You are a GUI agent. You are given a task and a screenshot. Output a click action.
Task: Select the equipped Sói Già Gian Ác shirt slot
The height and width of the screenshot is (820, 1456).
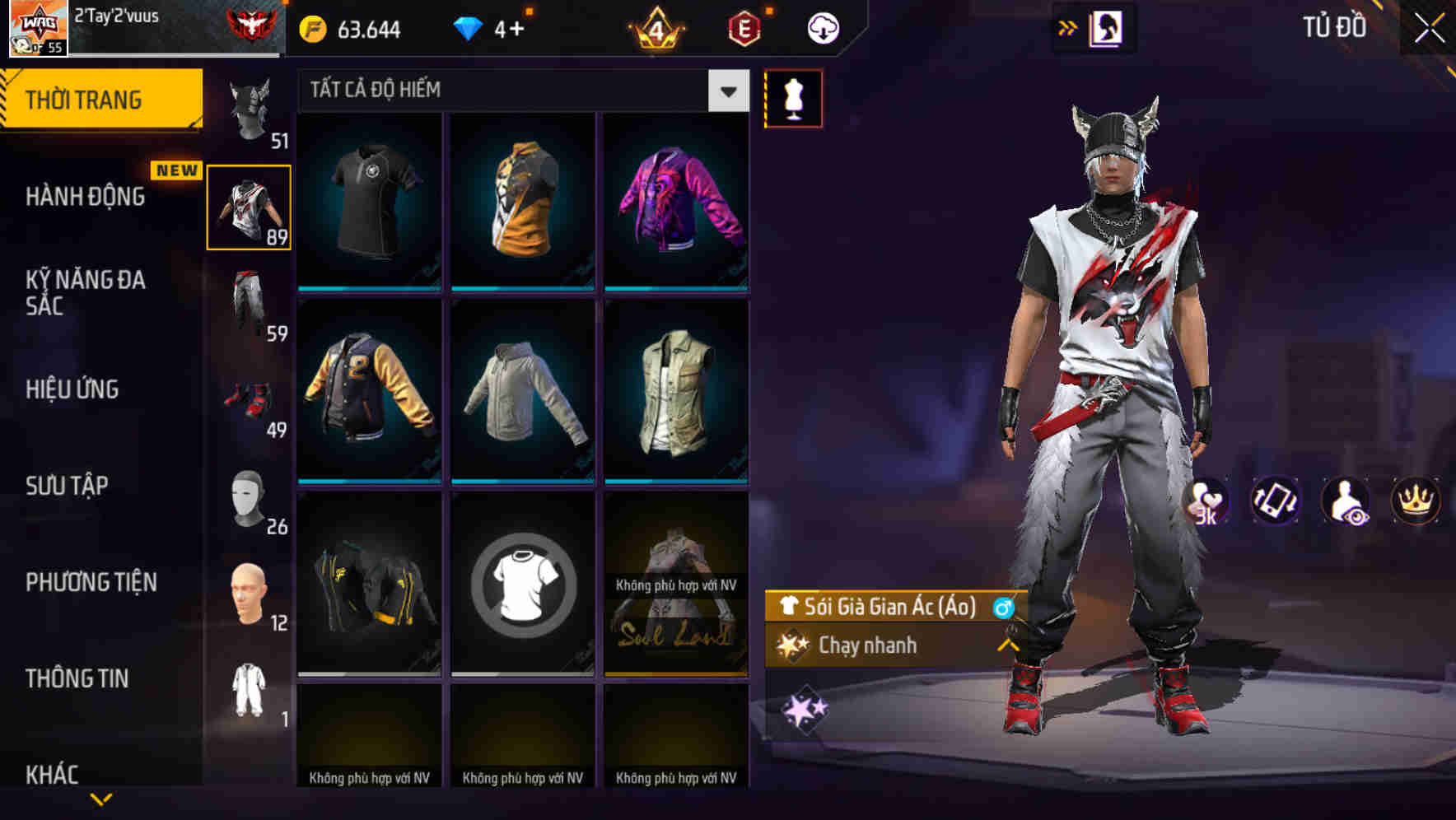click(250, 206)
